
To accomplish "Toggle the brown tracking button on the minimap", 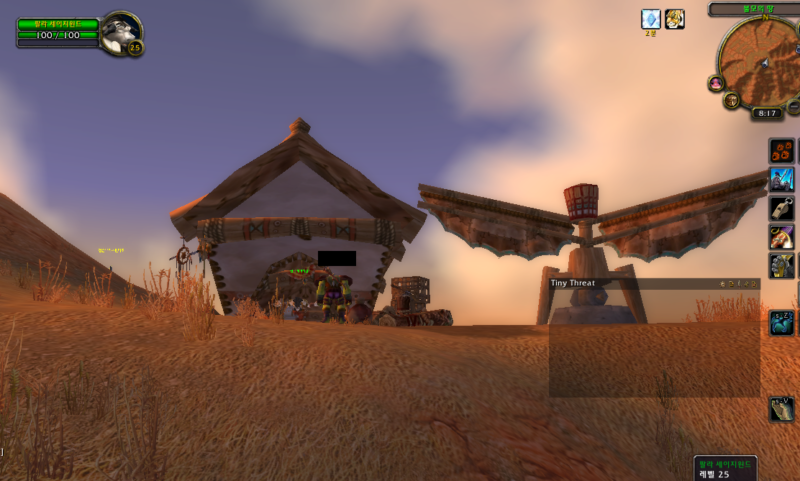I will [732, 100].
